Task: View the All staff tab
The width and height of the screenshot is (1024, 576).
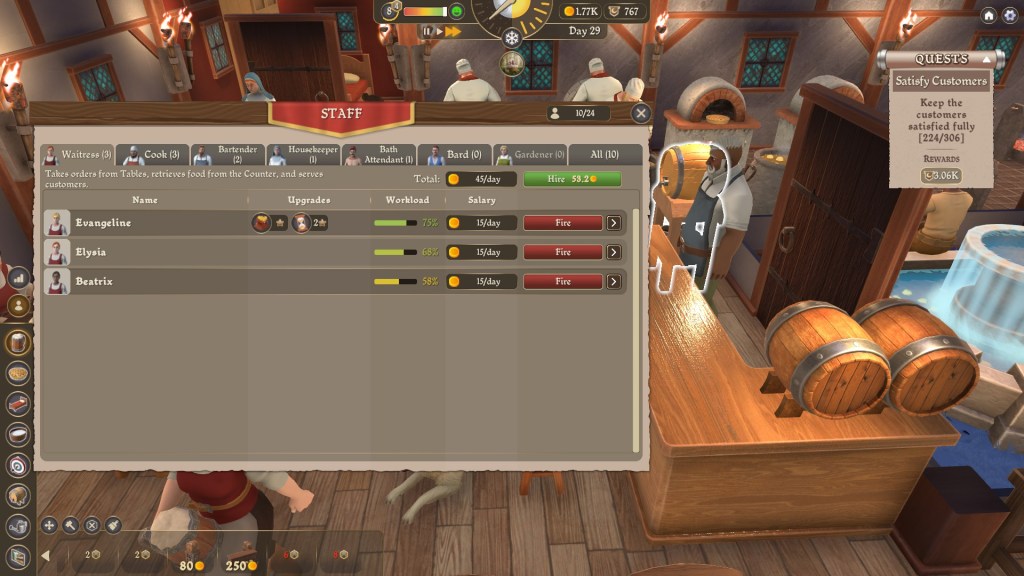Action: (604, 155)
